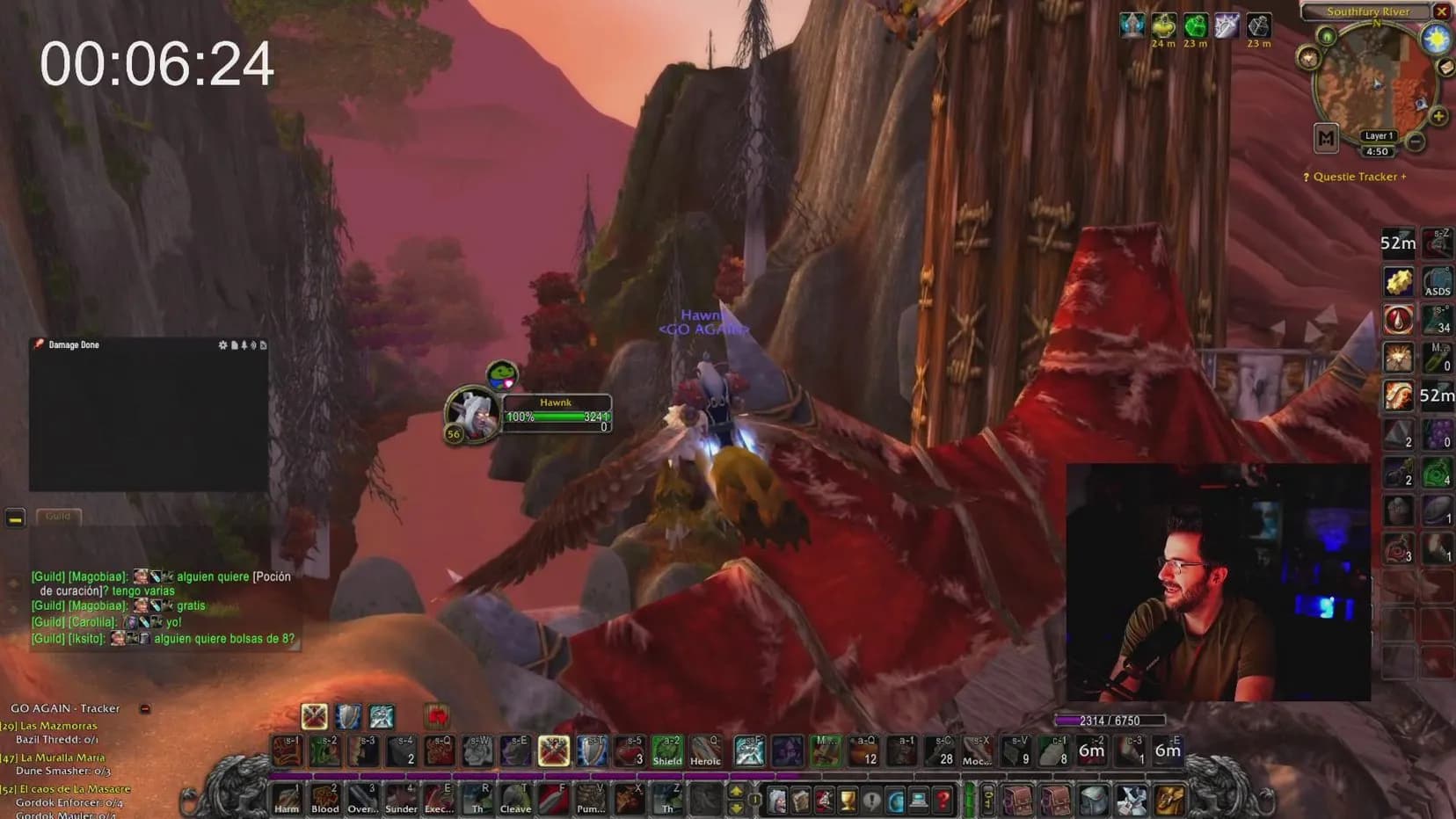
Task: Activate the Cleave ability
Action: tap(515, 798)
